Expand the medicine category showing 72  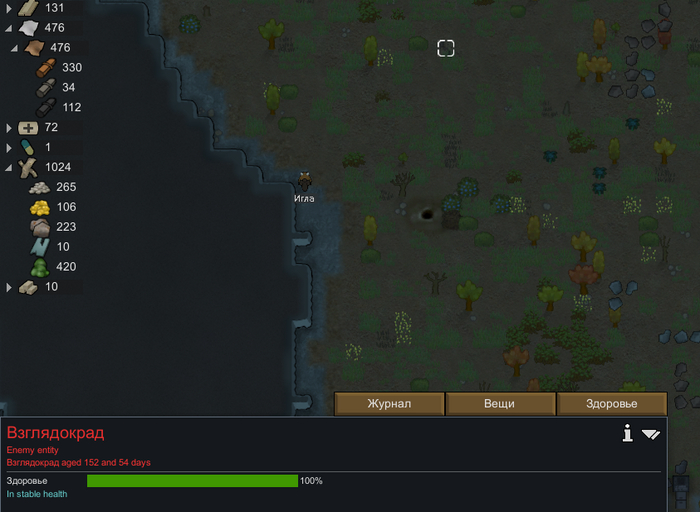tap(9, 128)
